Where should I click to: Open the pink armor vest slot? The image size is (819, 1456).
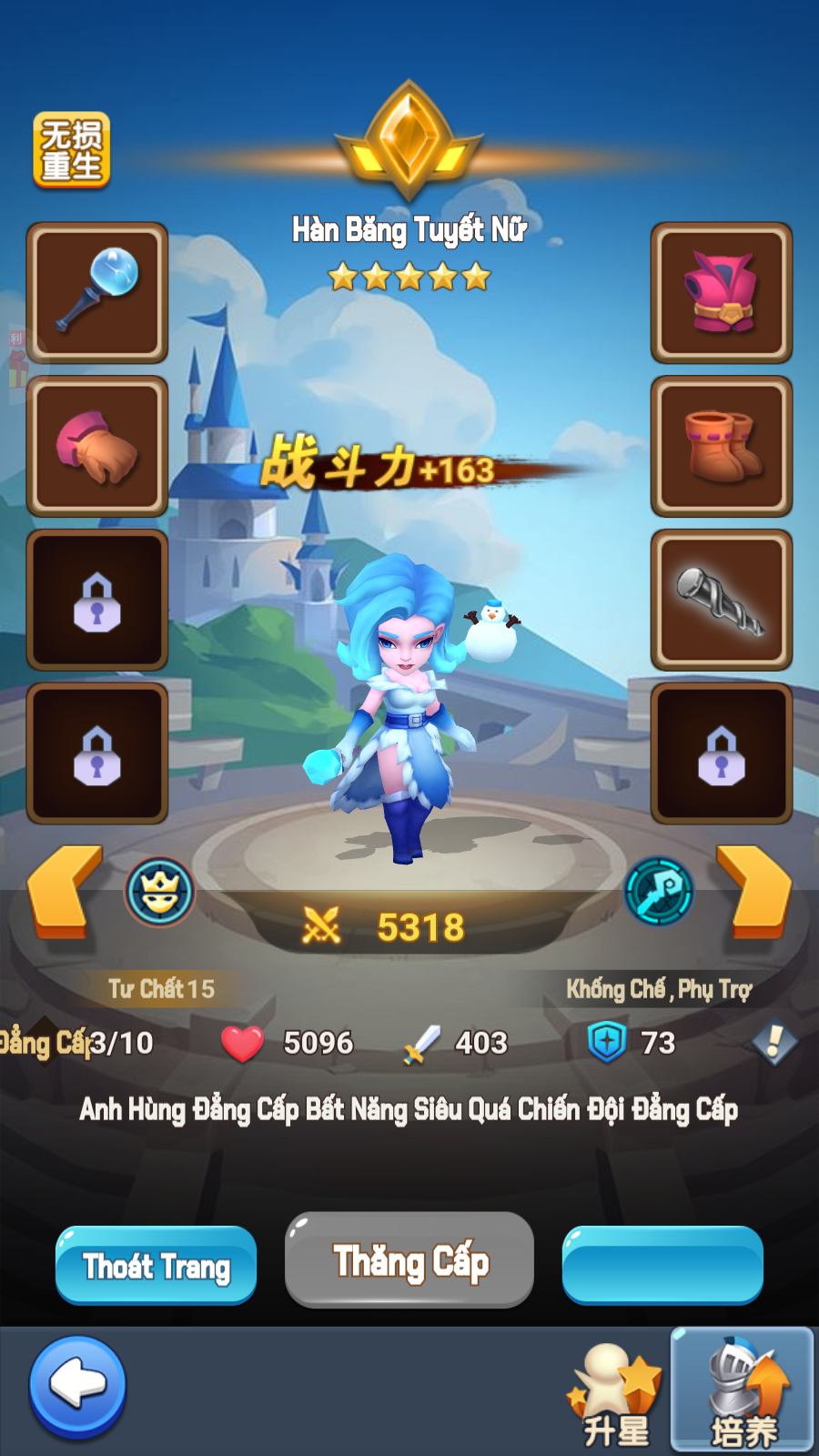tap(722, 292)
